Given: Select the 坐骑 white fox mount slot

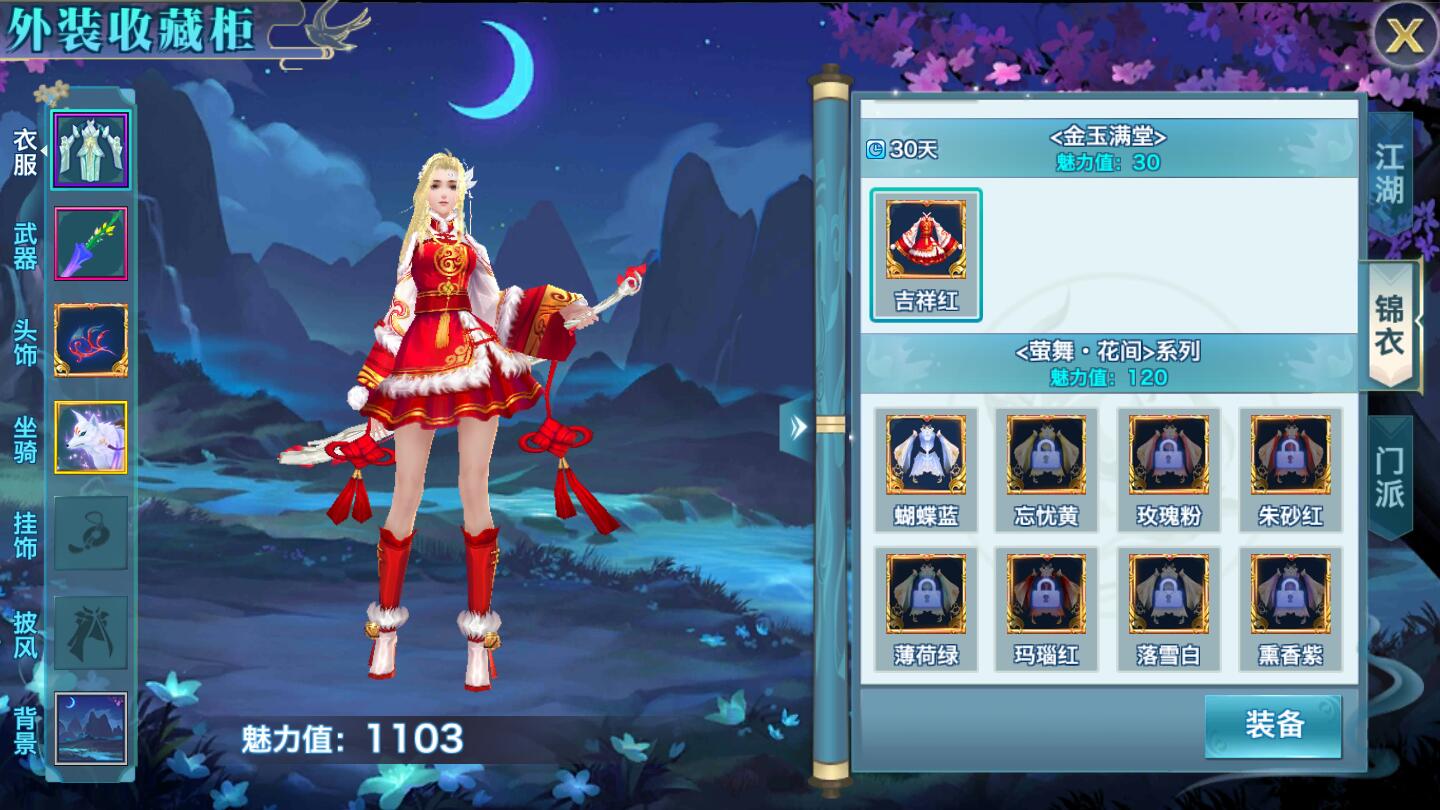Looking at the screenshot, I should pos(90,438).
